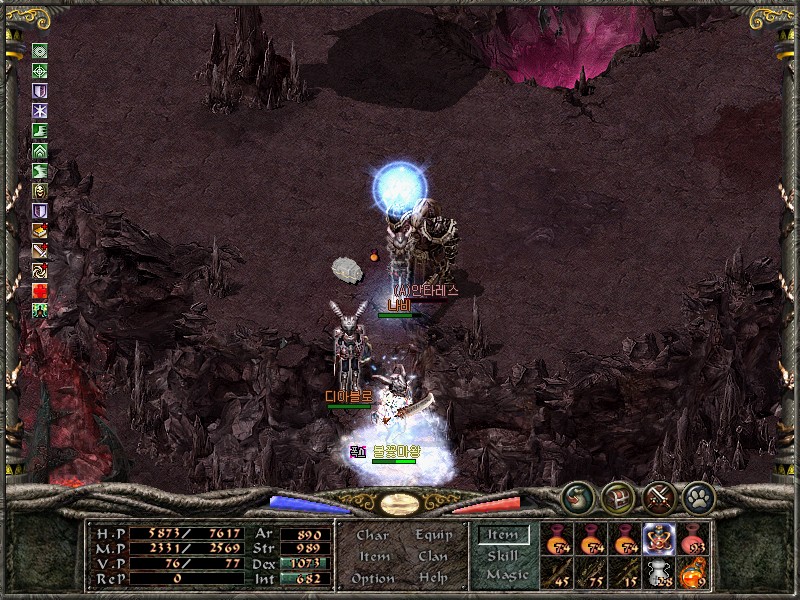Open the Char menu
This screenshot has height=600, width=800.
[372, 535]
